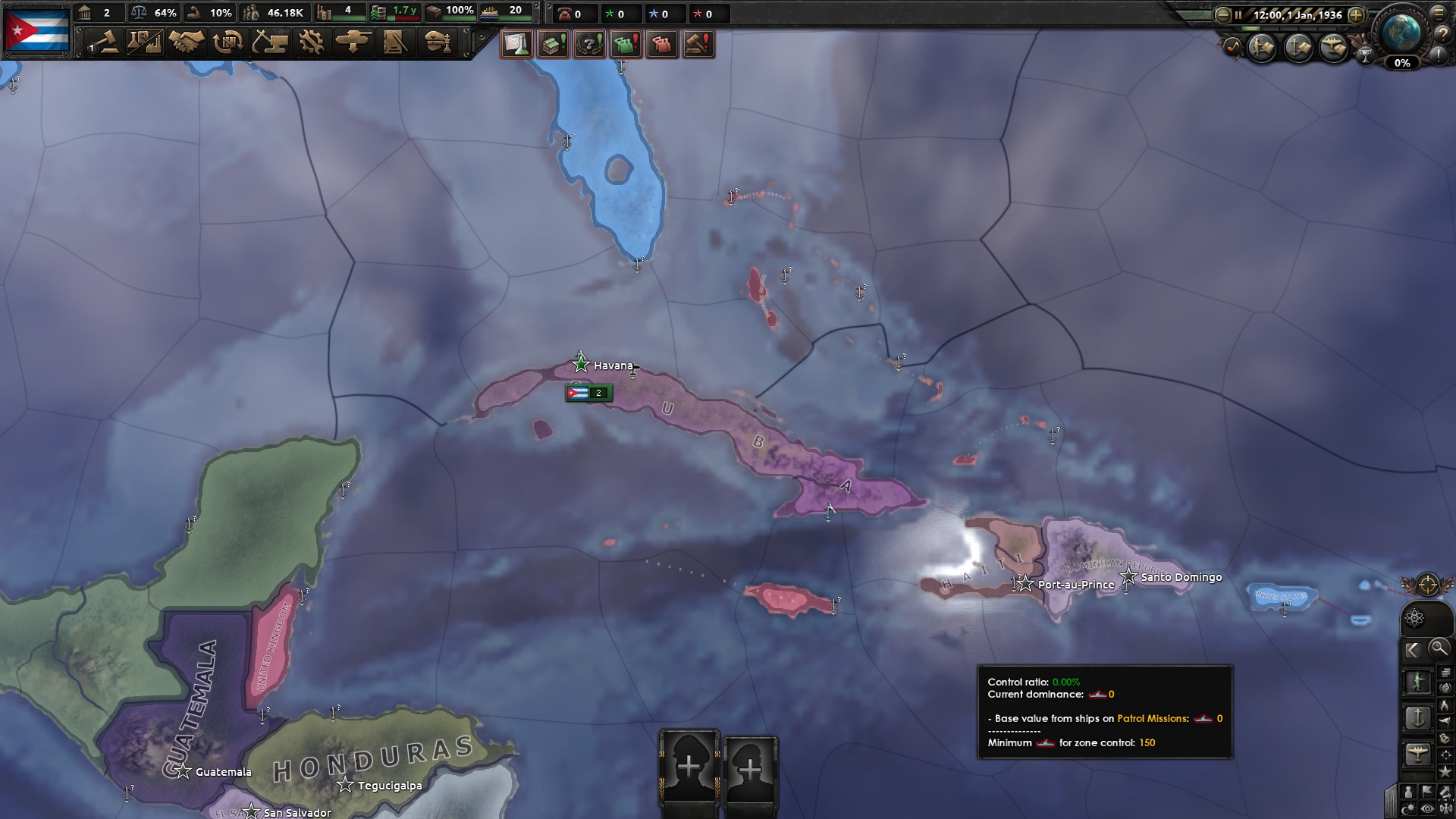Select the air force view plane icon
The width and height of the screenshot is (1456, 819).
point(1417,753)
